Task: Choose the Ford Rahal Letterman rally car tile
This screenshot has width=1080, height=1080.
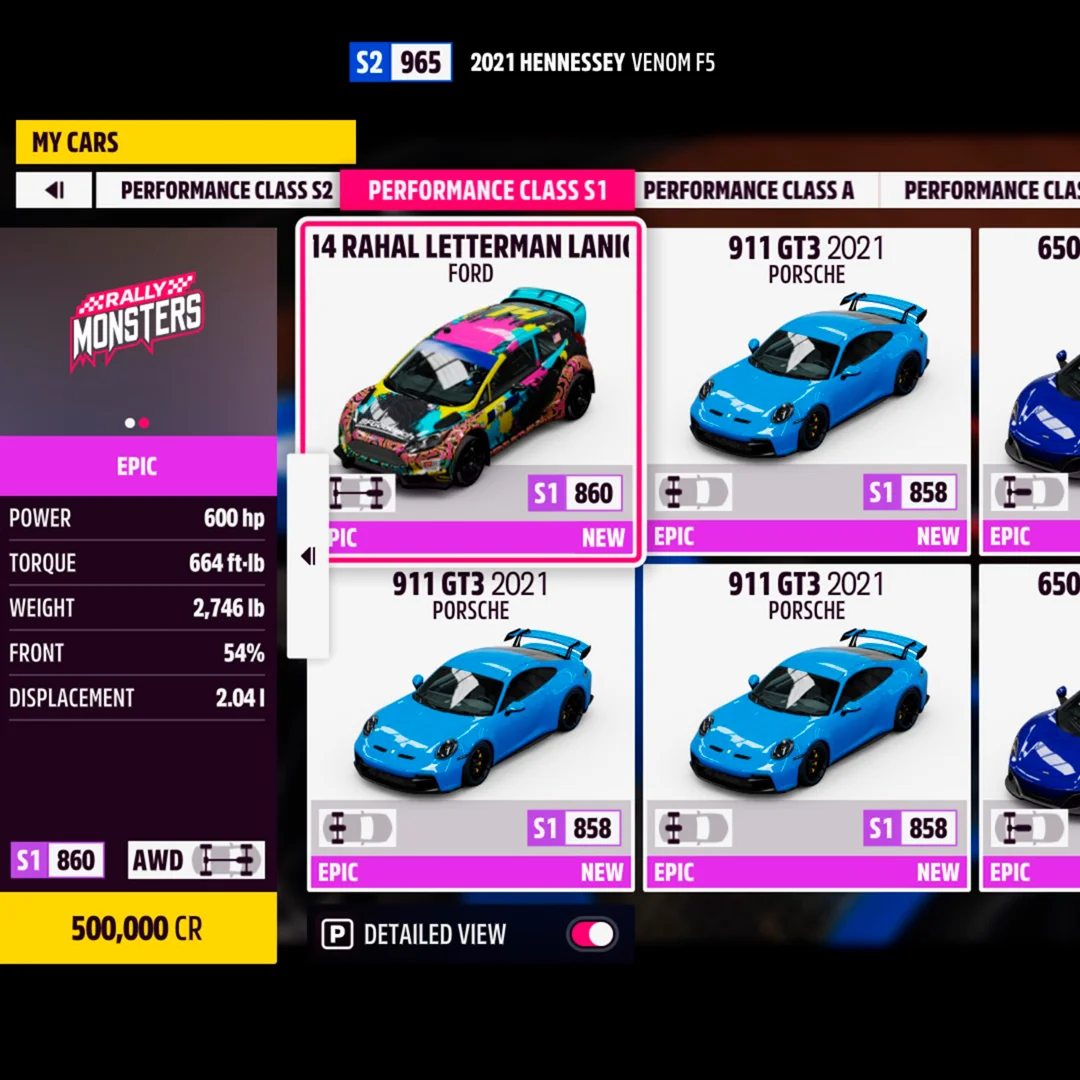Action: click(x=470, y=390)
